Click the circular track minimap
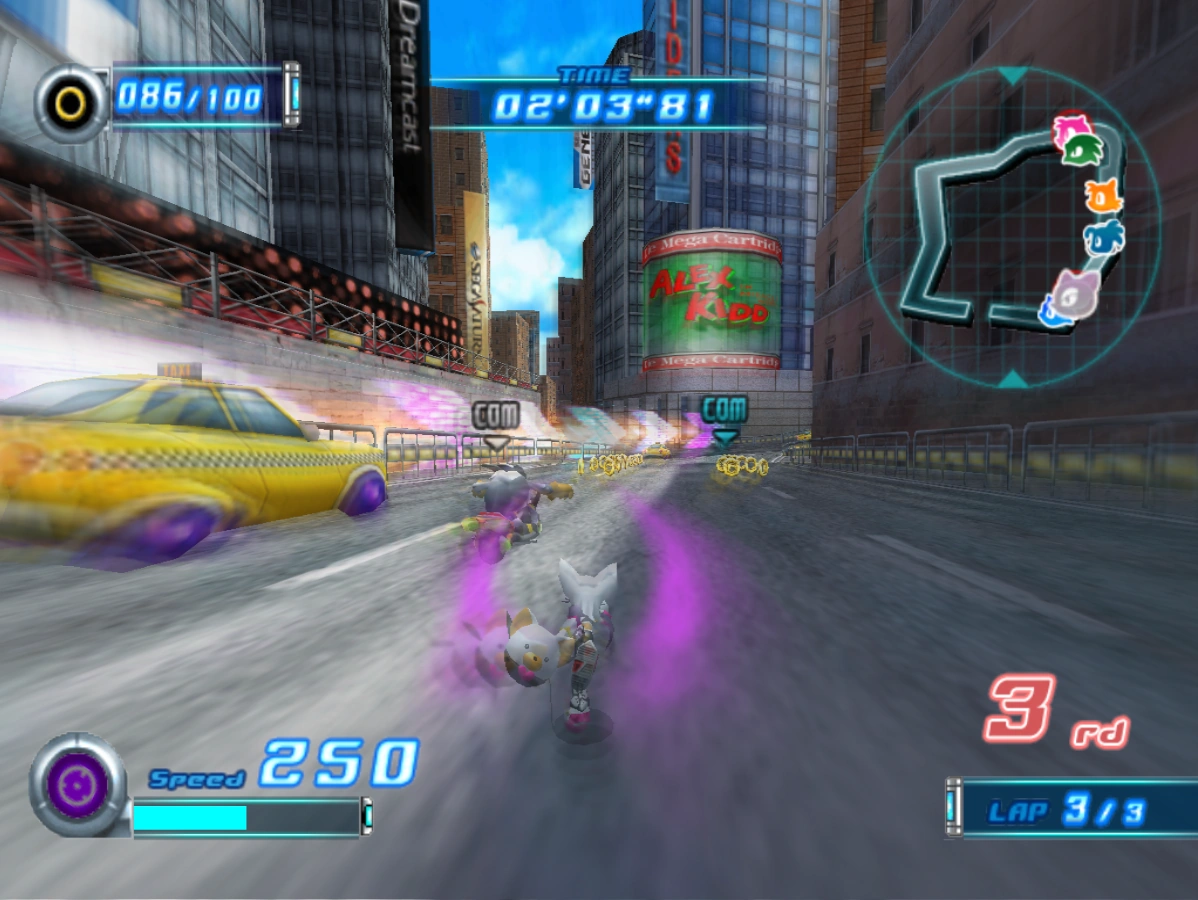This screenshot has height=900, width=1198. click(x=1012, y=227)
